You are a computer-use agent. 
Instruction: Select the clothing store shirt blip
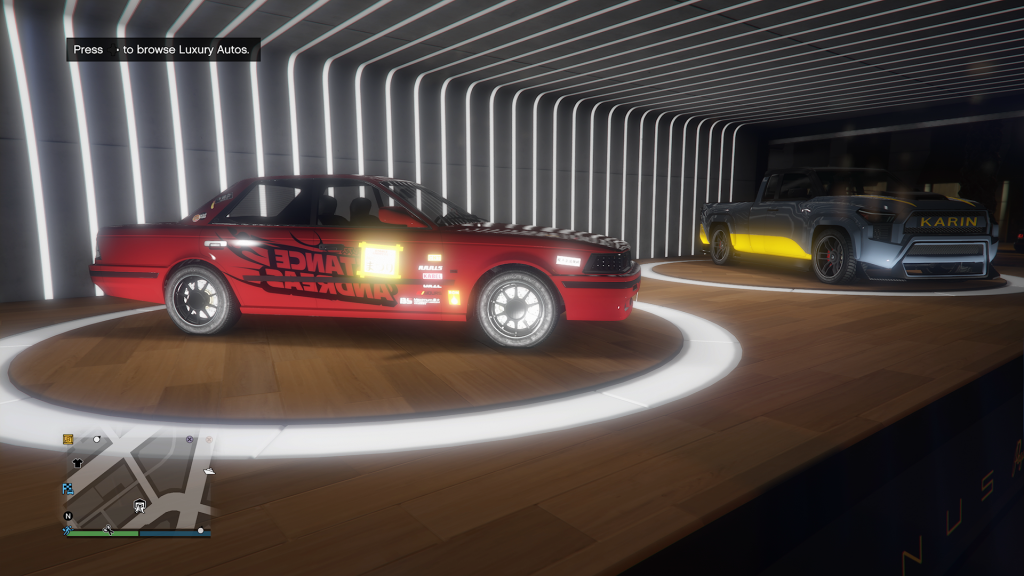coord(77,463)
